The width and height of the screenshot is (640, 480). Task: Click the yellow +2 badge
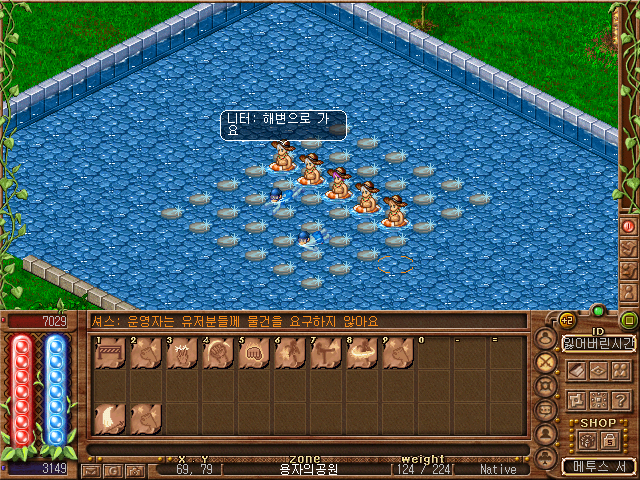click(566, 322)
